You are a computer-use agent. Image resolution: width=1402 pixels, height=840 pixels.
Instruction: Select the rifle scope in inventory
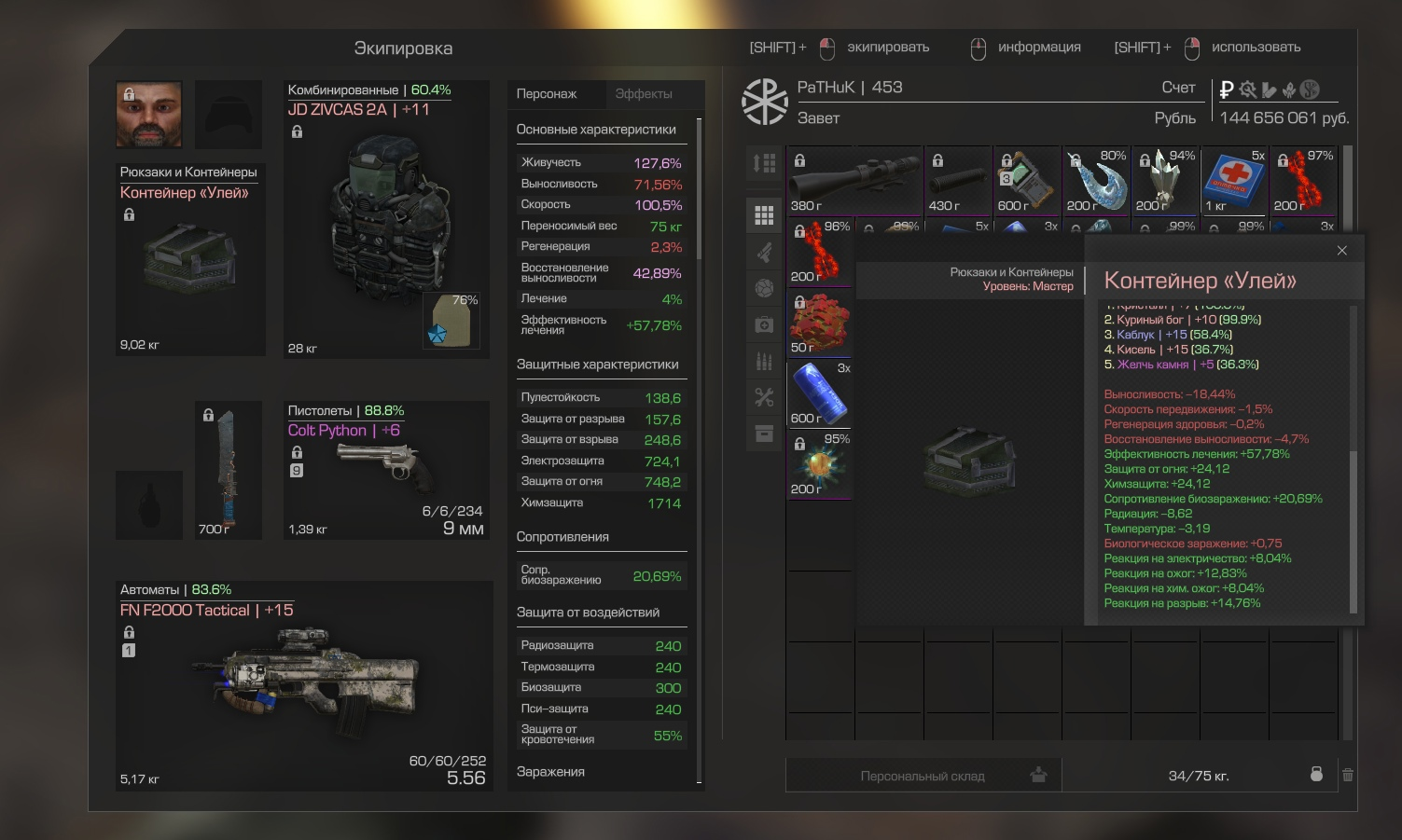click(x=854, y=180)
